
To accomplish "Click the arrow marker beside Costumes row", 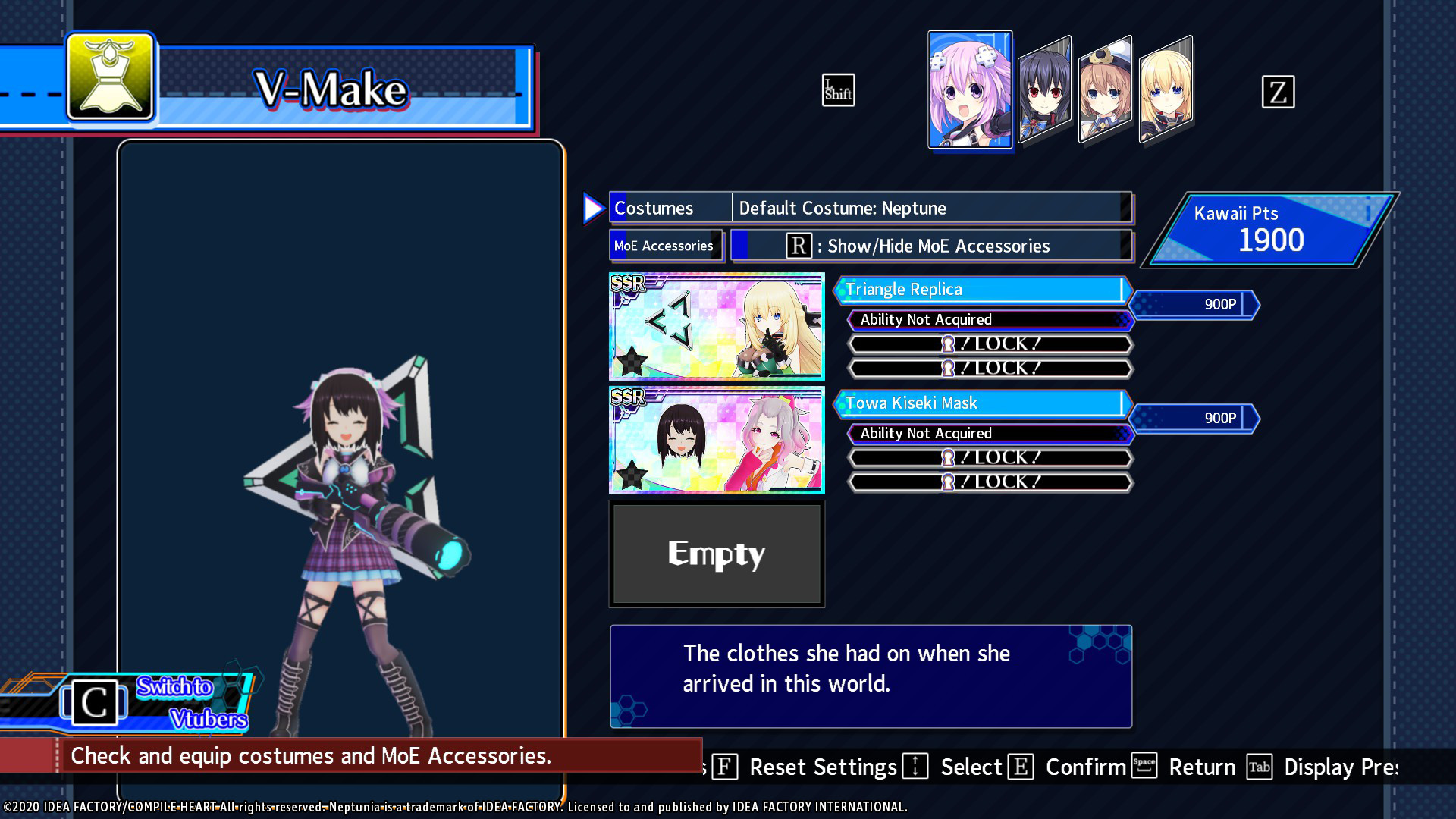I will tap(592, 208).
